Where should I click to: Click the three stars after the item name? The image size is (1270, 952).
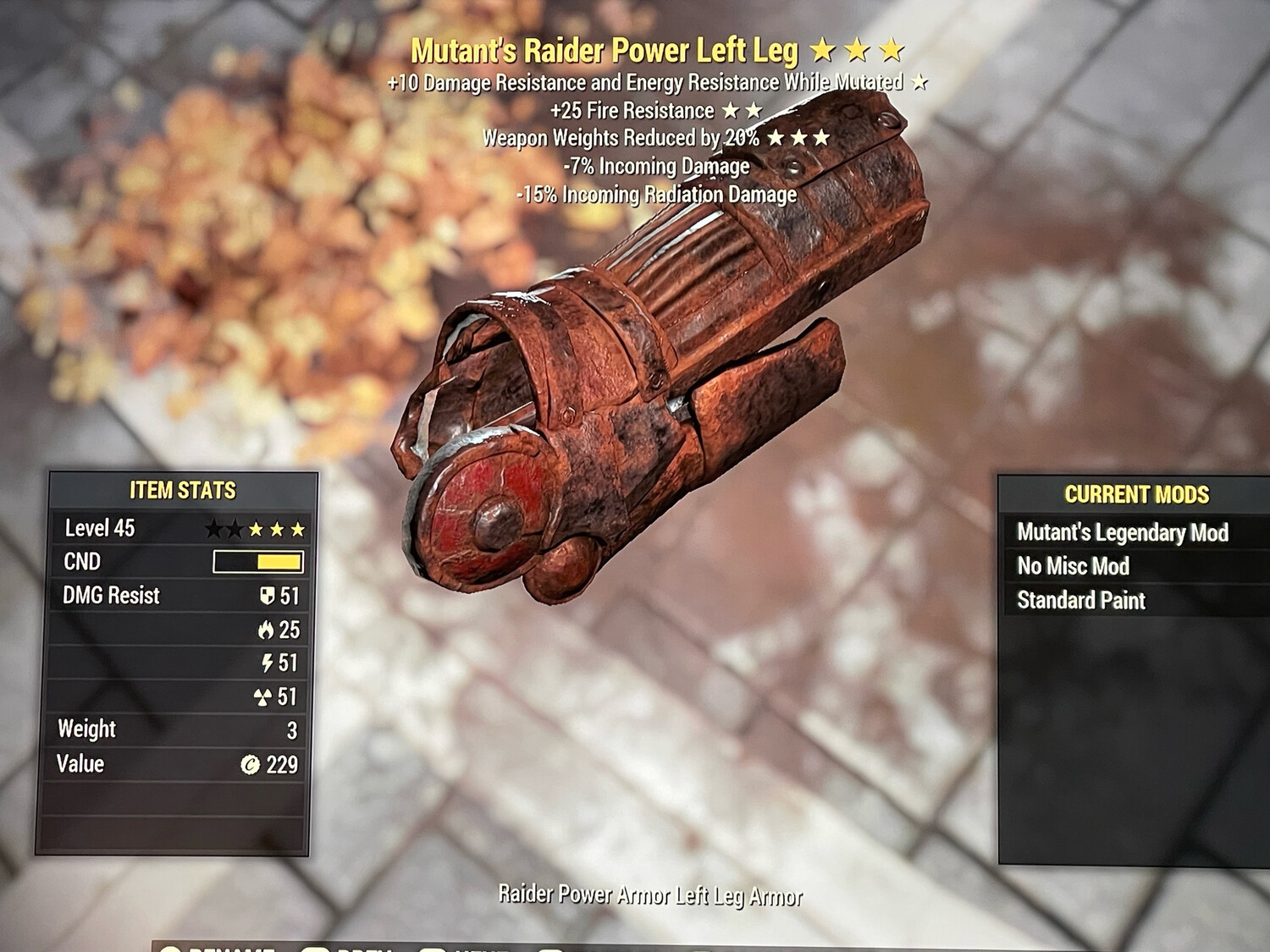[861, 51]
